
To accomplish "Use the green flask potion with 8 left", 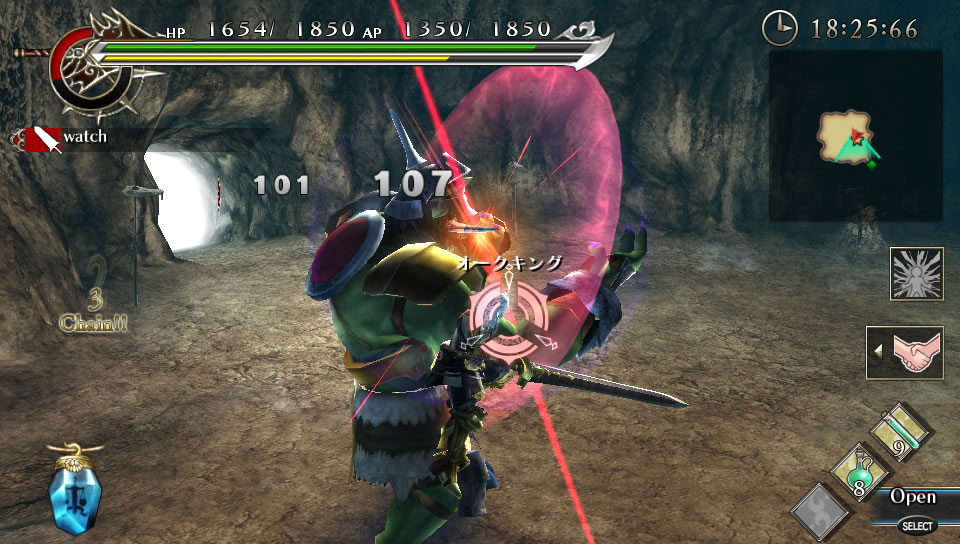I will 857,473.
